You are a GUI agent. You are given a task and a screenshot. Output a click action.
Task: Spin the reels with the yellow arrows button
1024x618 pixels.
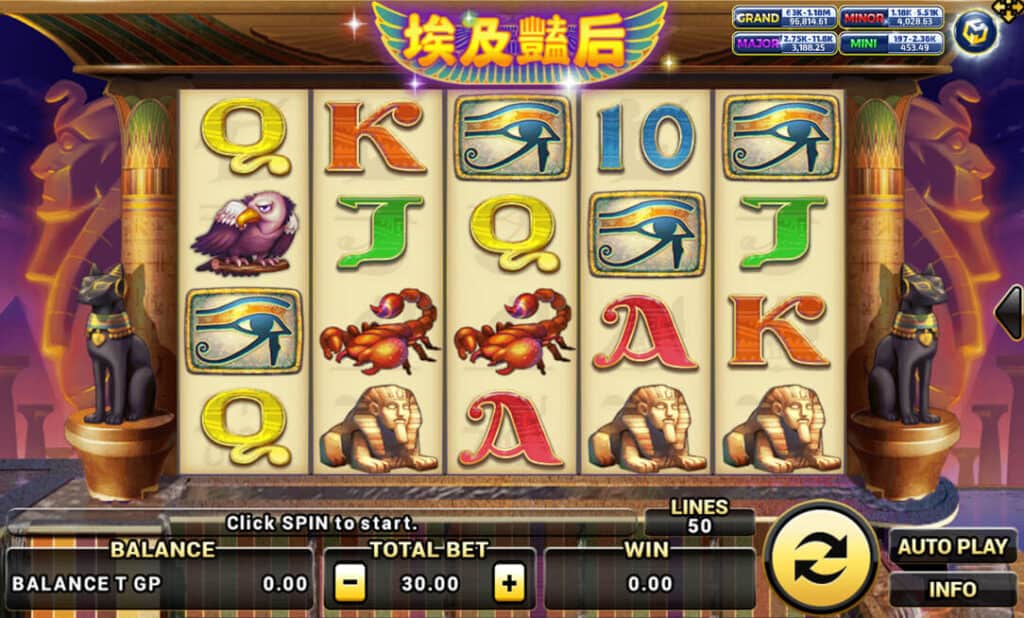[821, 559]
